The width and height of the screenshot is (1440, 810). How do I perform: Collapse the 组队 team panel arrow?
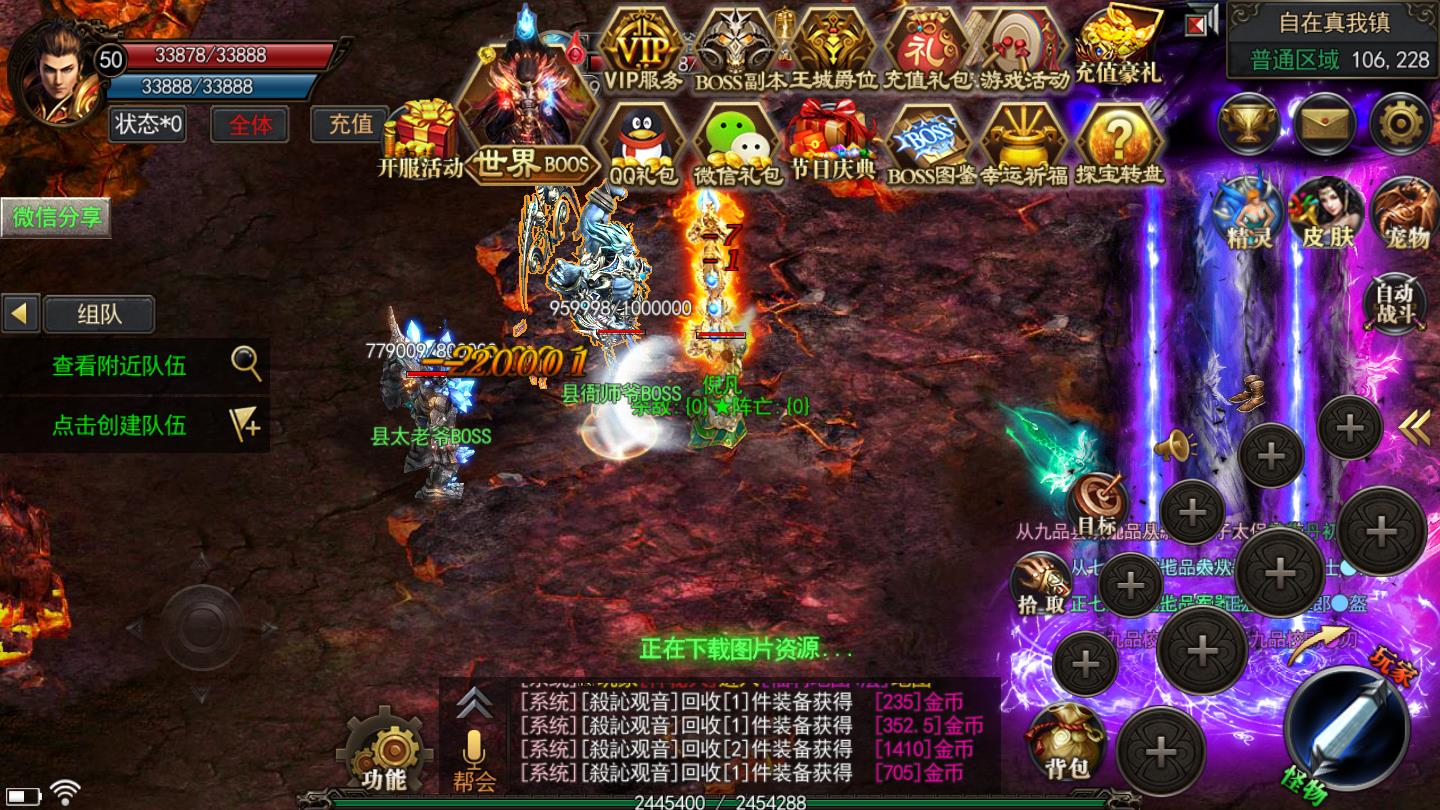(19, 314)
